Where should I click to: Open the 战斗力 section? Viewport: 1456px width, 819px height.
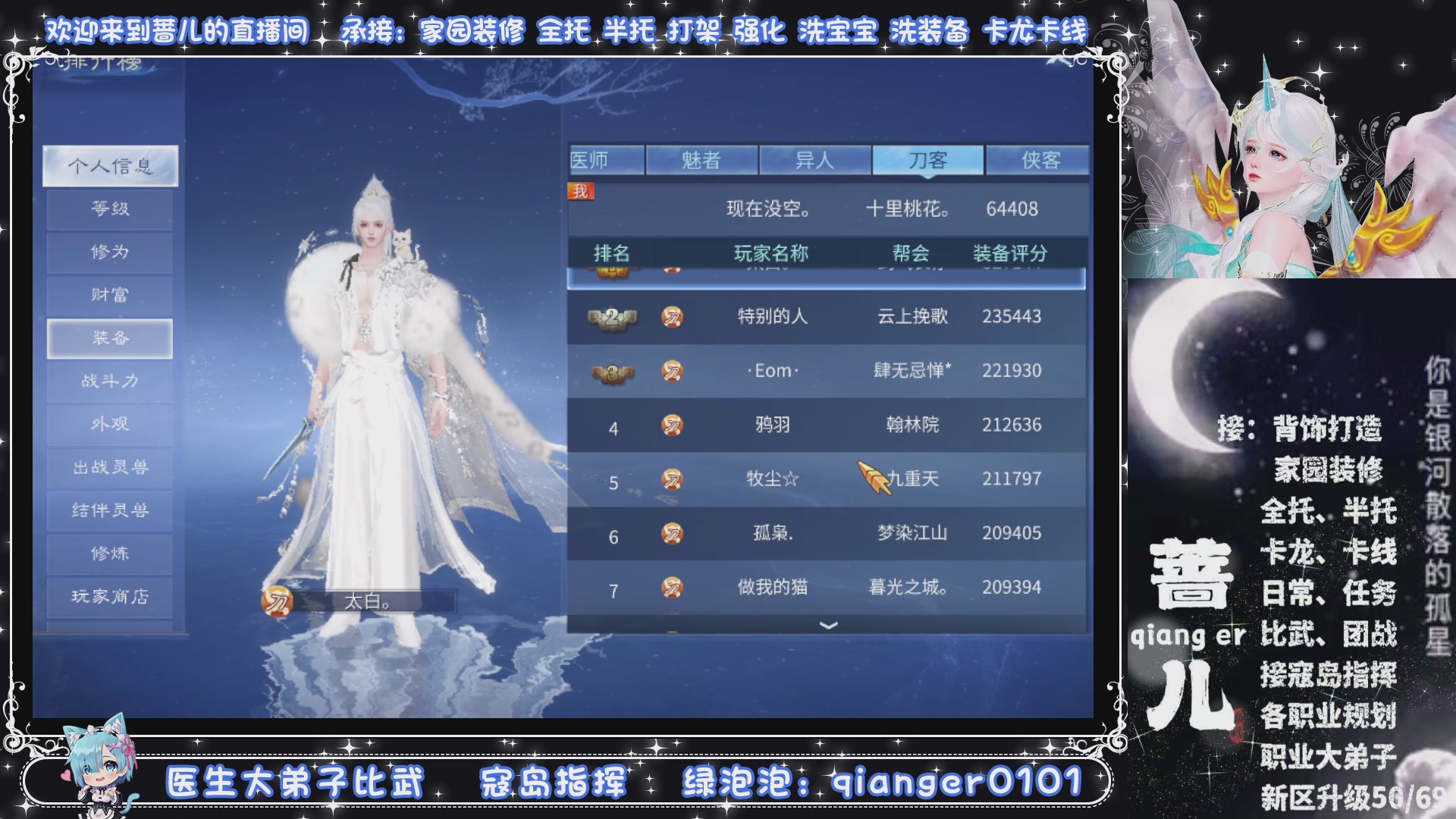pyautogui.click(x=108, y=381)
